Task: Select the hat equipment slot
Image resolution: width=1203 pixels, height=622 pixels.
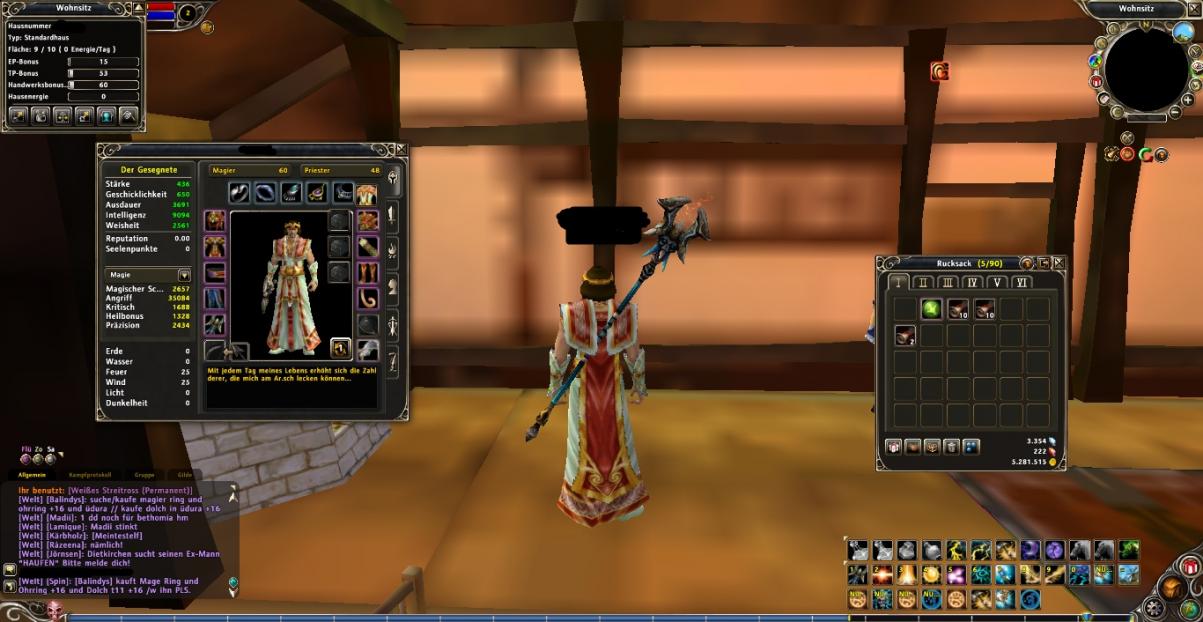Action: click(x=215, y=220)
